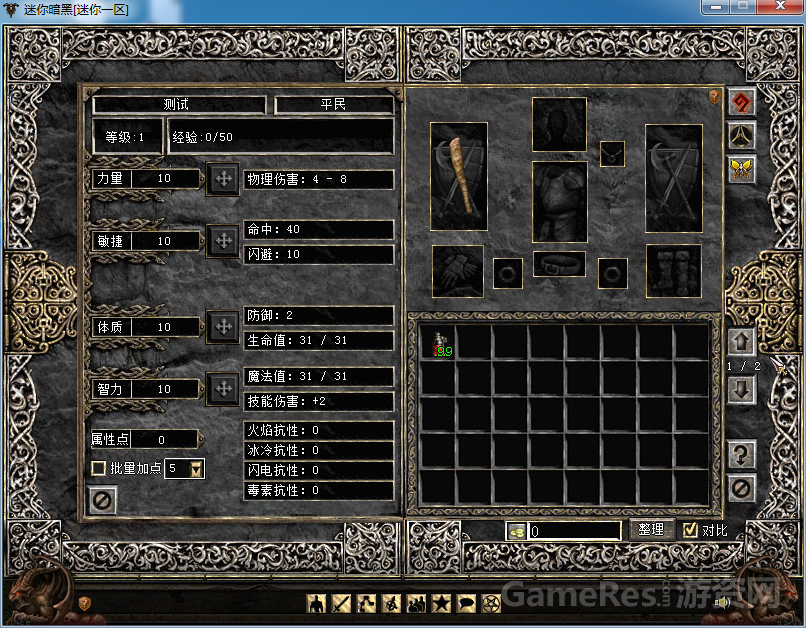This screenshot has width=806, height=628.
Task: Open the crossed-sword icon on the bottom bar
Action: click(341, 603)
